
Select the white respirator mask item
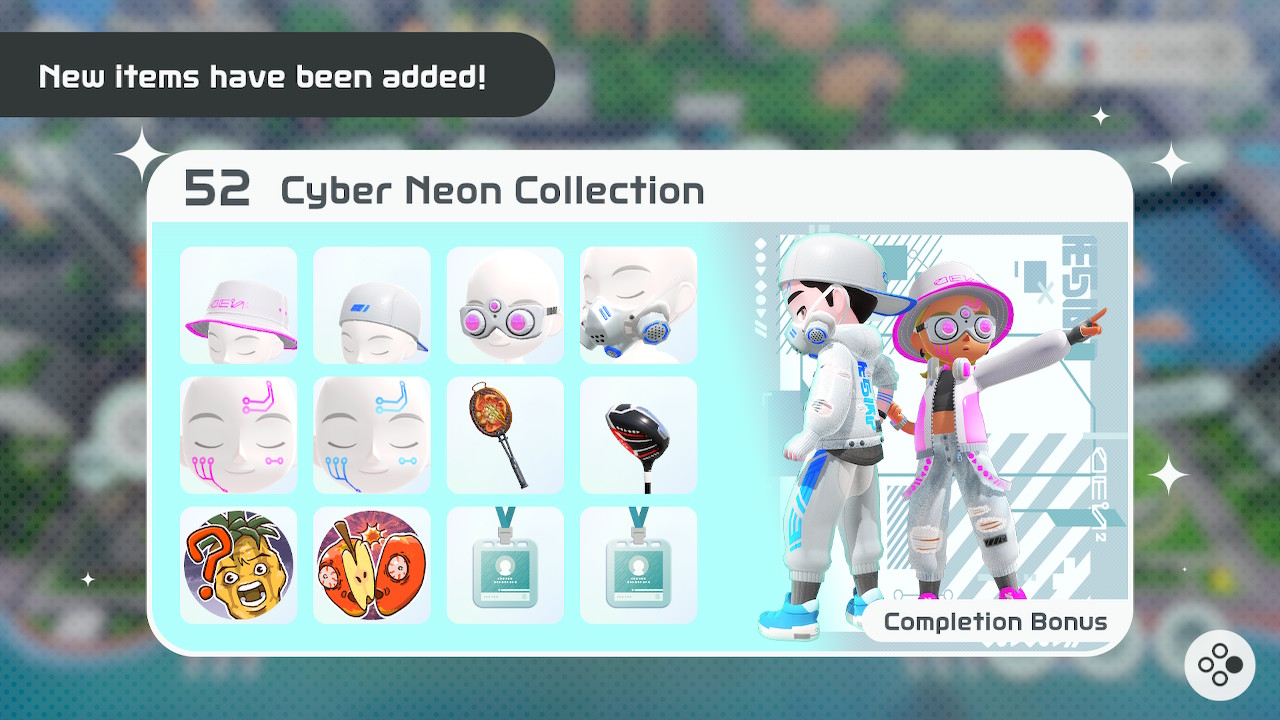pyautogui.click(x=638, y=305)
